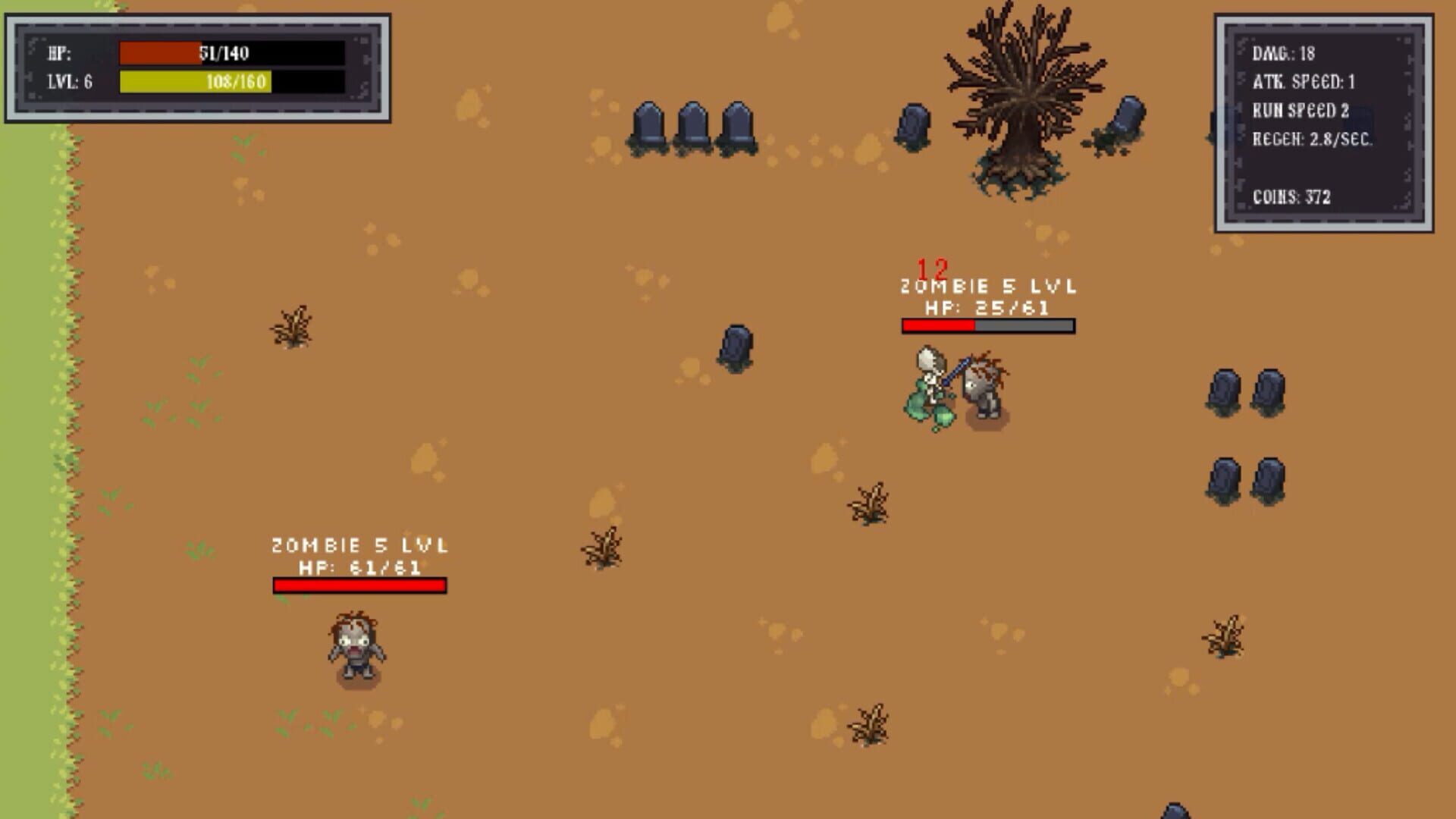Click the leftmost gravestone in the top row
Viewport: 1456px width, 819px height.
[x=648, y=125]
